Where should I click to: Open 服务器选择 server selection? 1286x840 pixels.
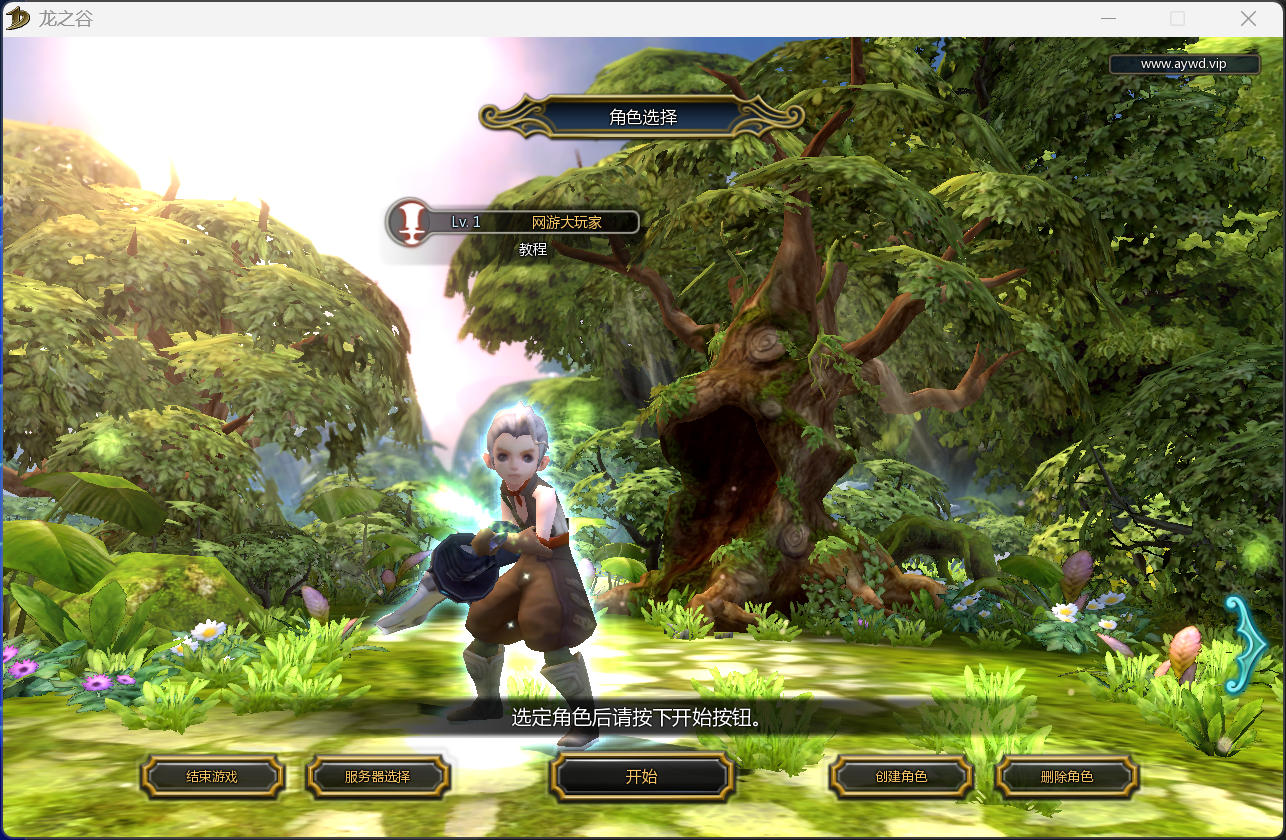coord(377,777)
